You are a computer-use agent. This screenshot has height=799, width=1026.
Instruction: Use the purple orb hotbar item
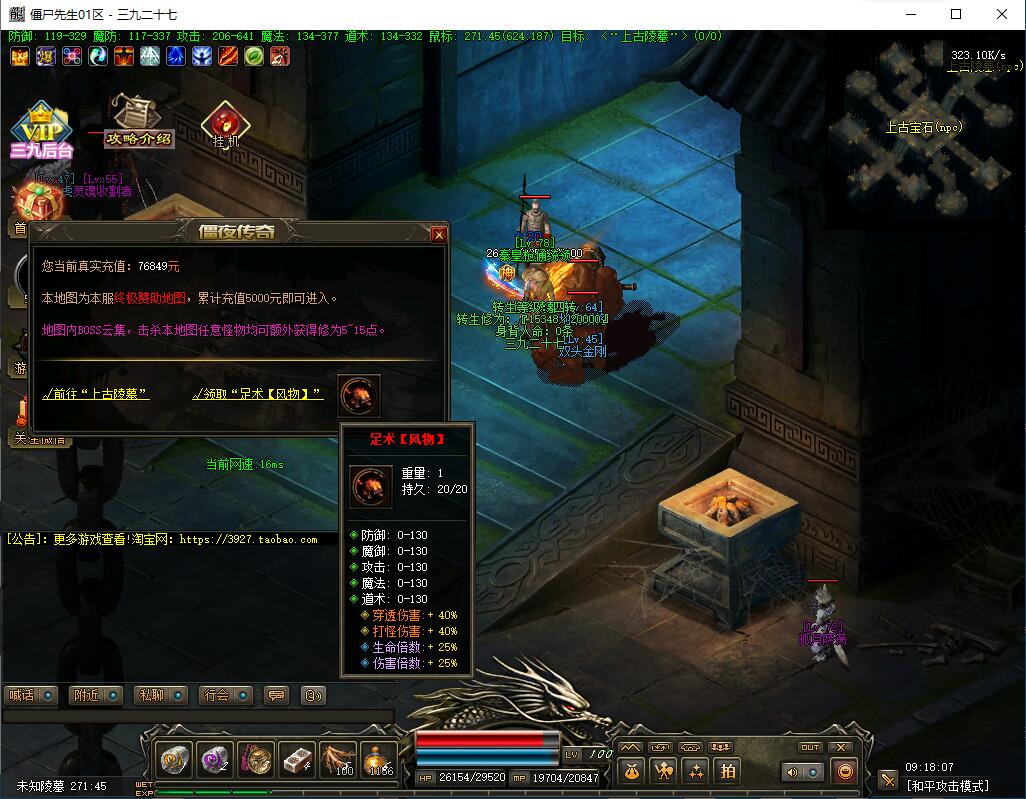coord(214,760)
